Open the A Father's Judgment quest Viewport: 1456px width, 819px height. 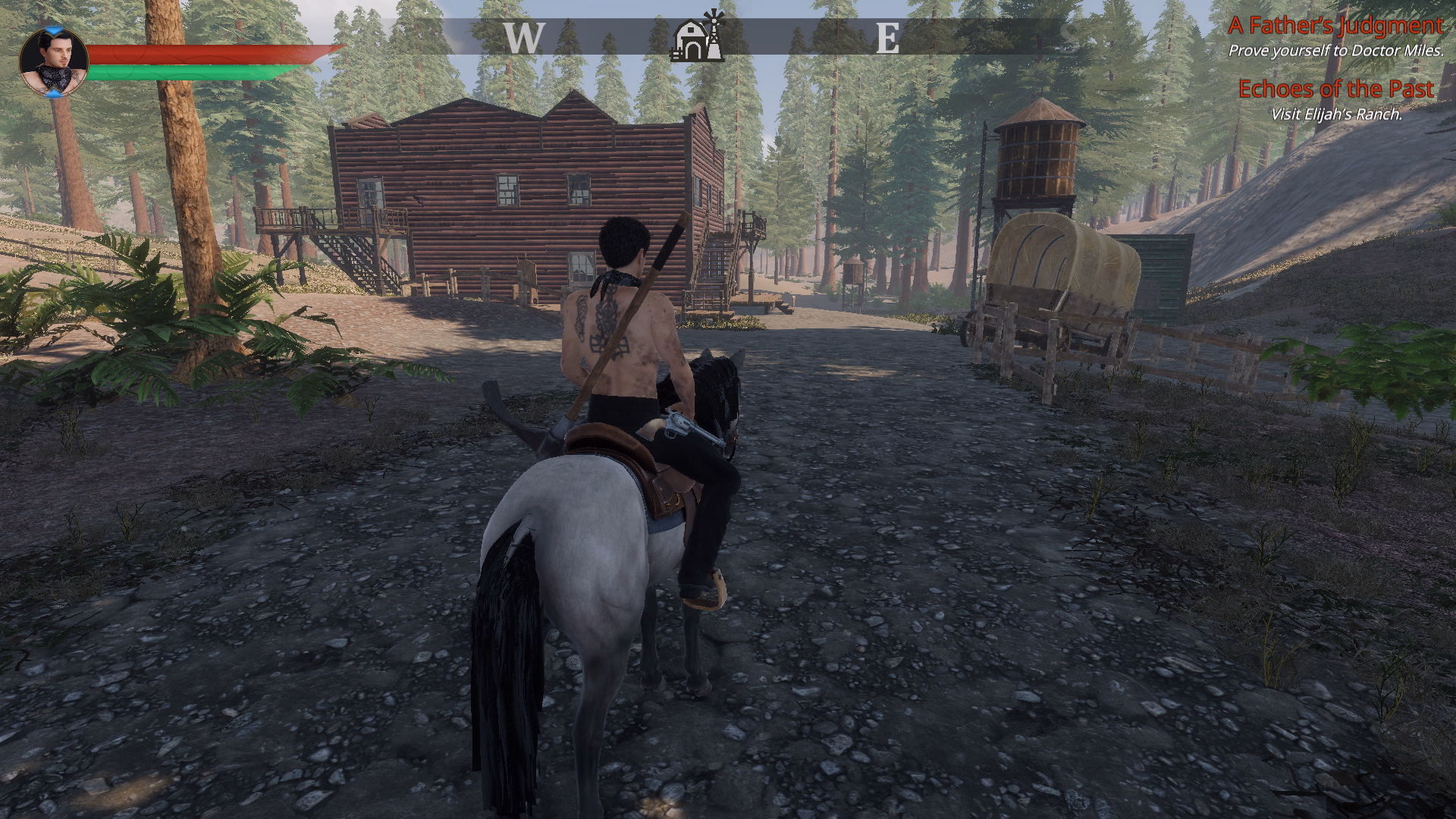pyautogui.click(x=1335, y=26)
